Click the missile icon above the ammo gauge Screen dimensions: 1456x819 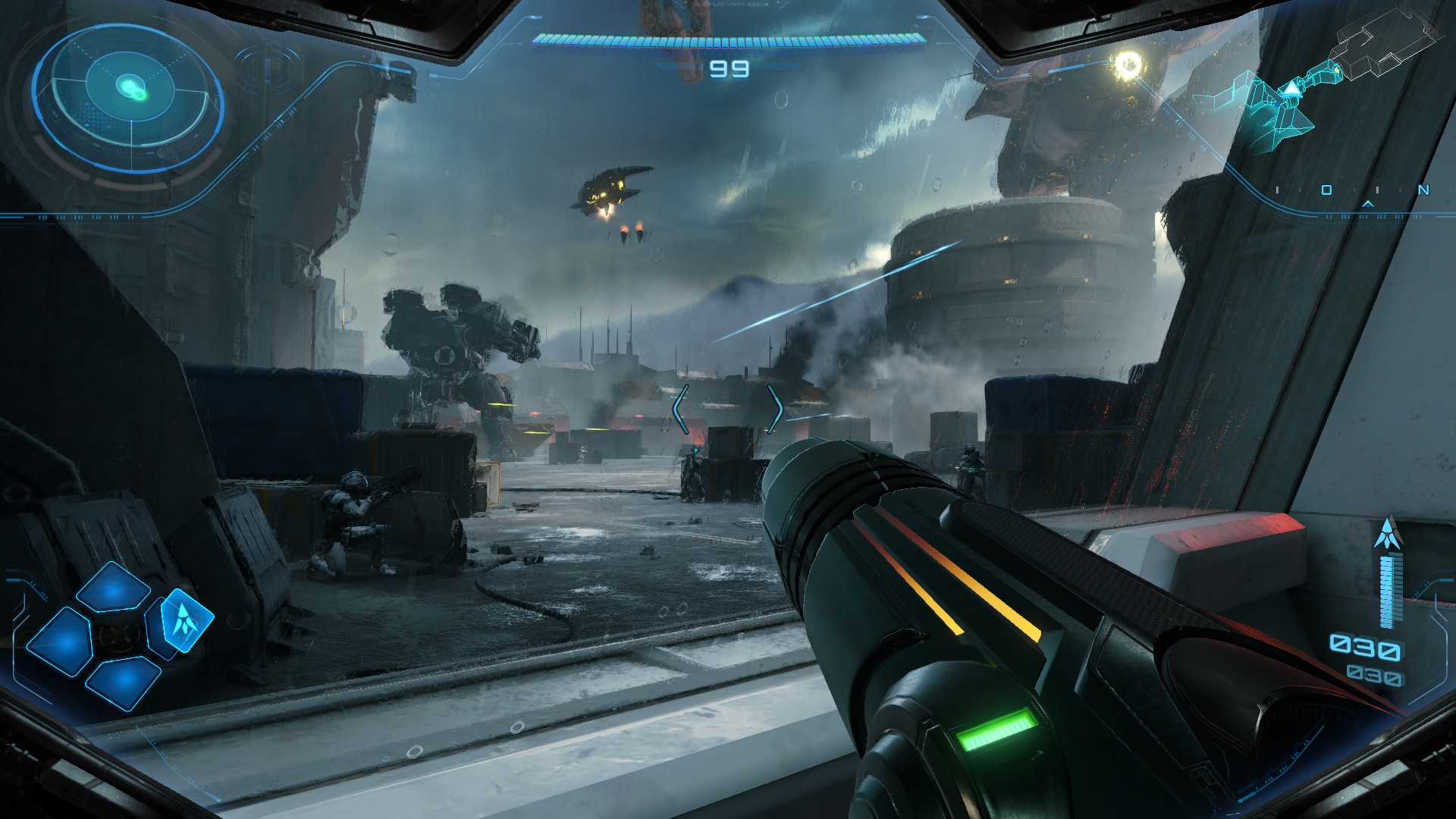point(1388,534)
